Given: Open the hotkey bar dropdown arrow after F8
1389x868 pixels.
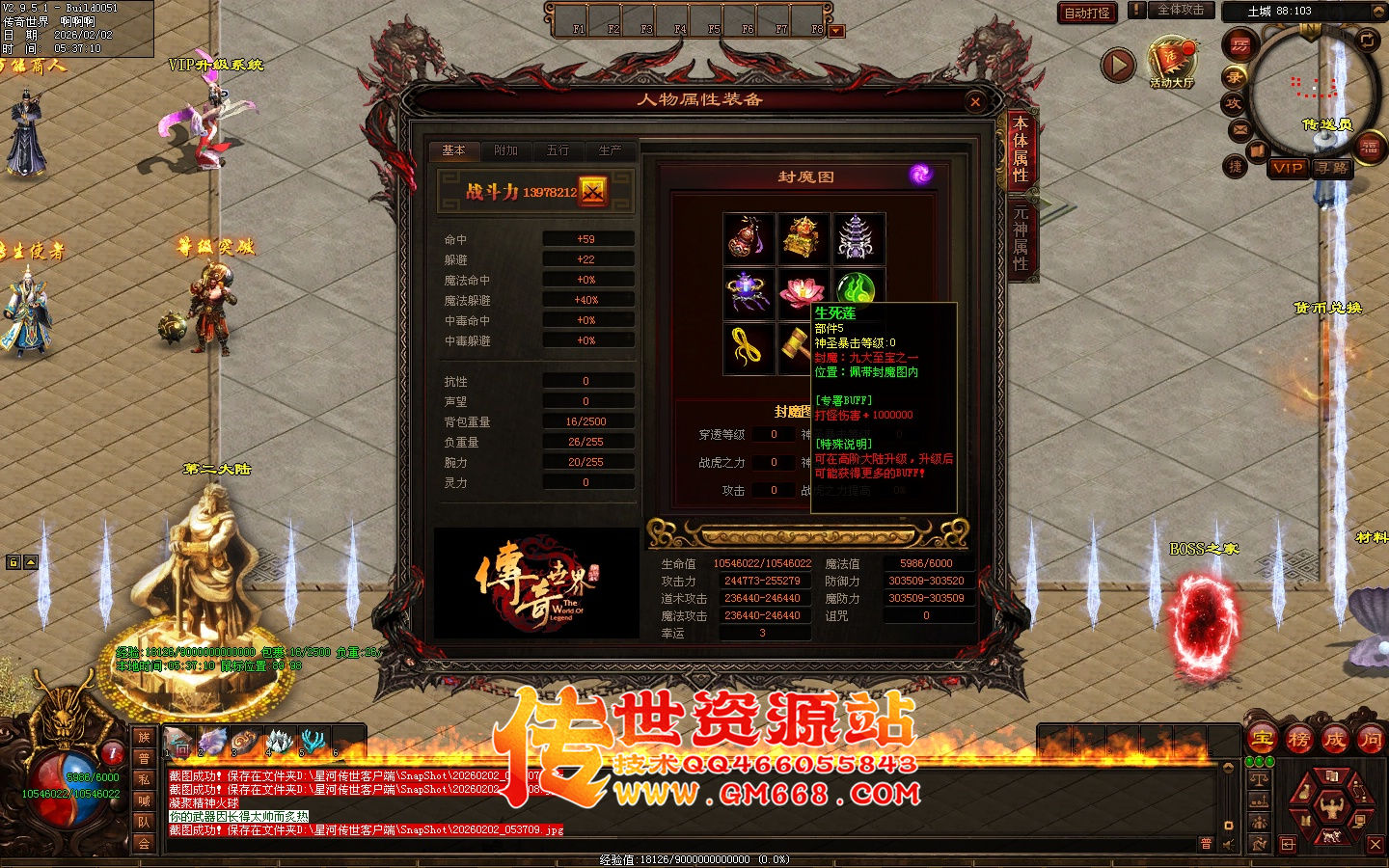Looking at the screenshot, I should coord(832,30).
